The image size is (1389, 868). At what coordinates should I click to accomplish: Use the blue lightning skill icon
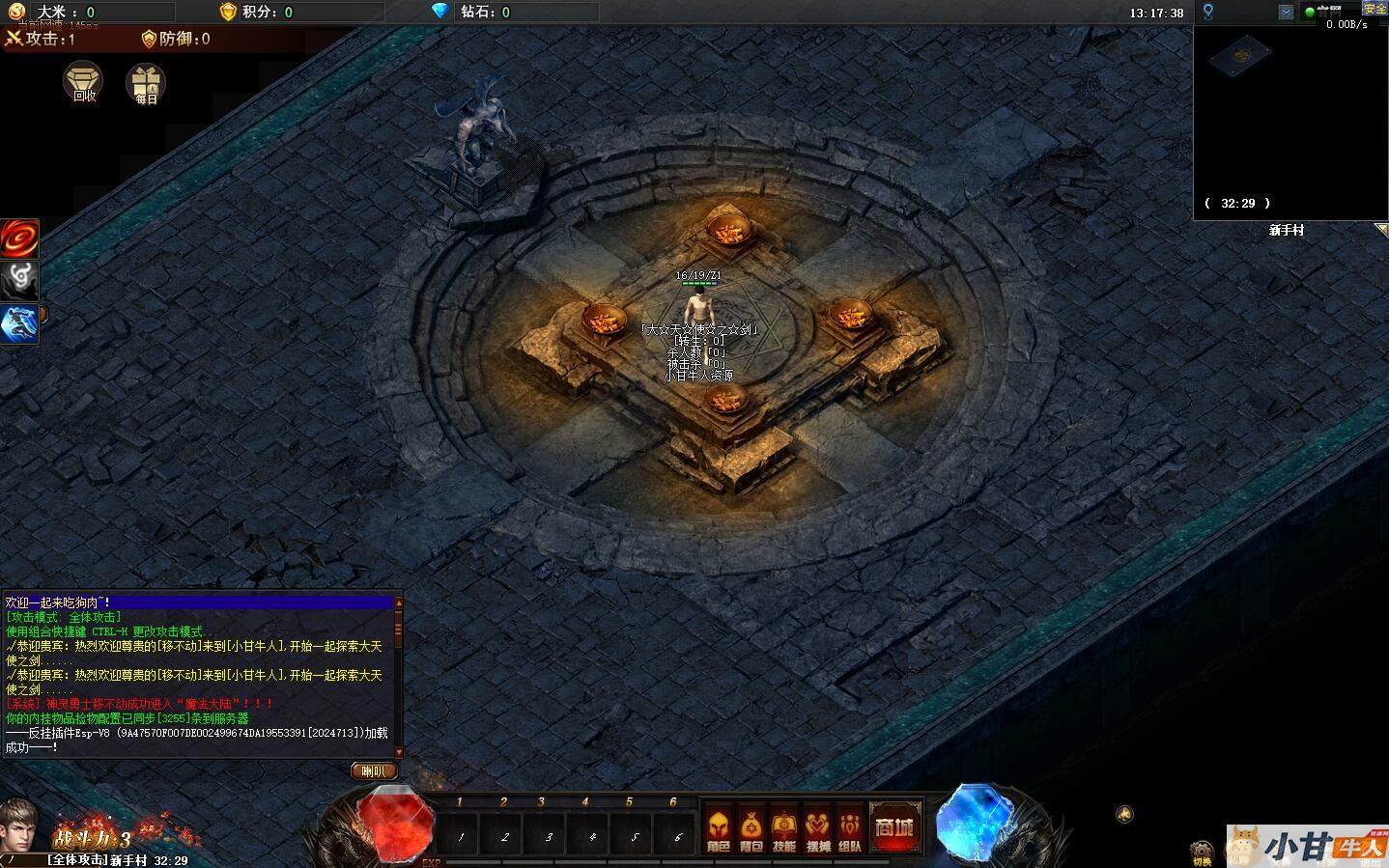pos(19,323)
